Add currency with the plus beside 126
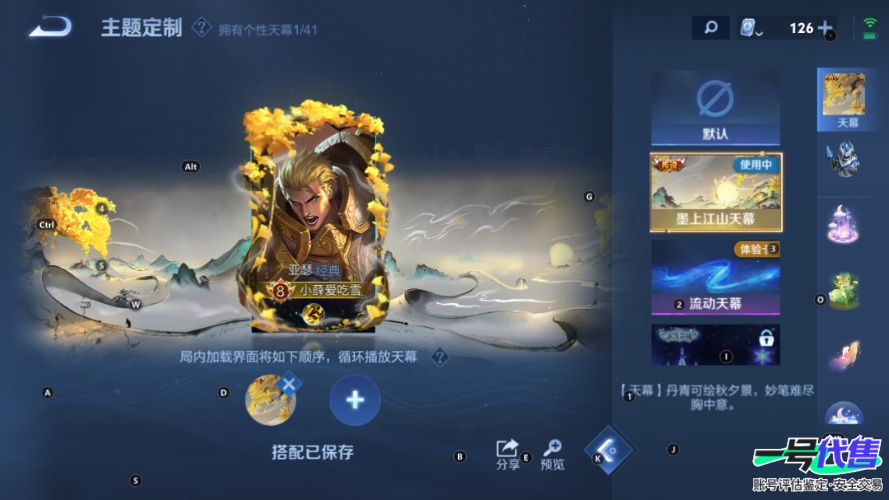 tap(825, 28)
